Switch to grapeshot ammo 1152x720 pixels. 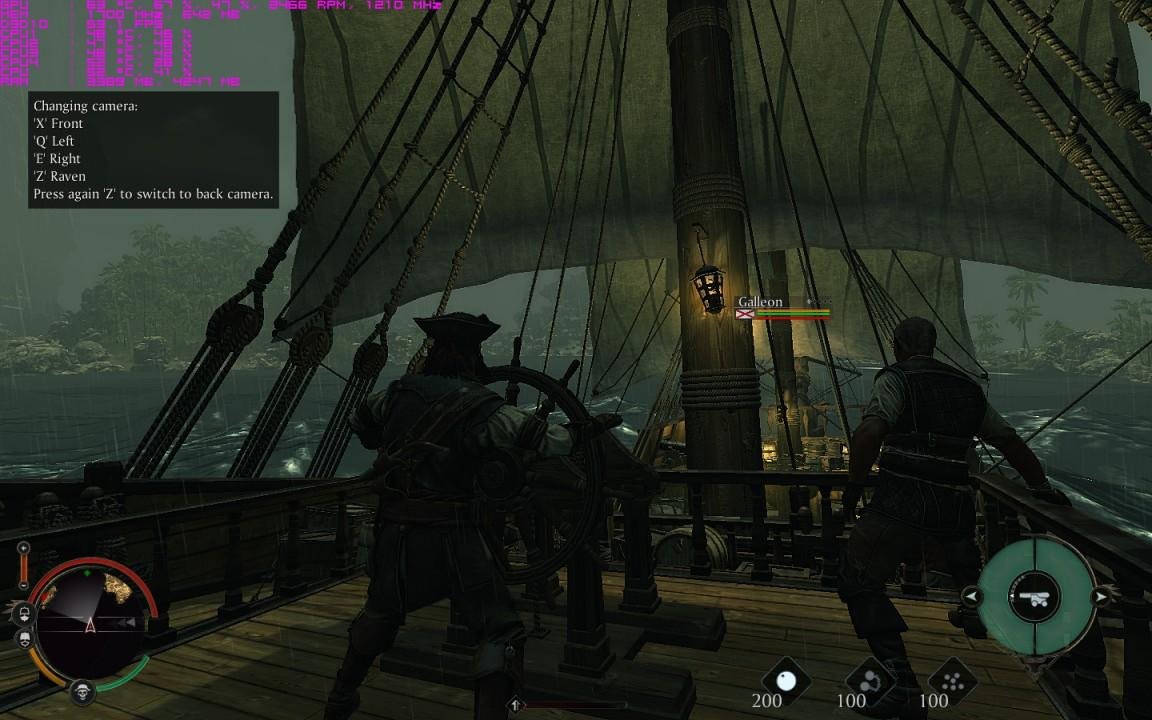[951, 678]
